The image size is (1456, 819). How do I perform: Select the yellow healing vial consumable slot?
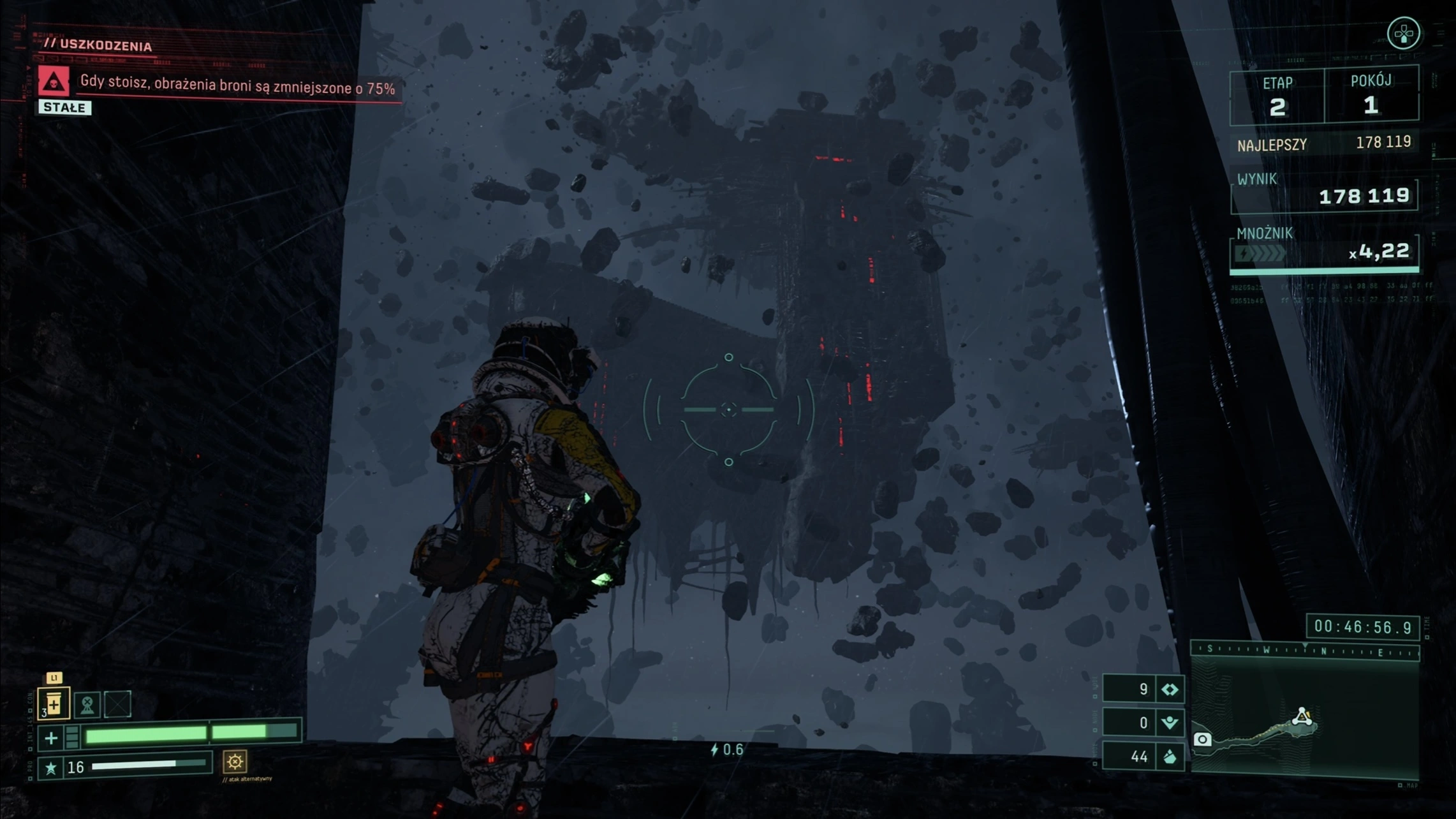tap(54, 704)
